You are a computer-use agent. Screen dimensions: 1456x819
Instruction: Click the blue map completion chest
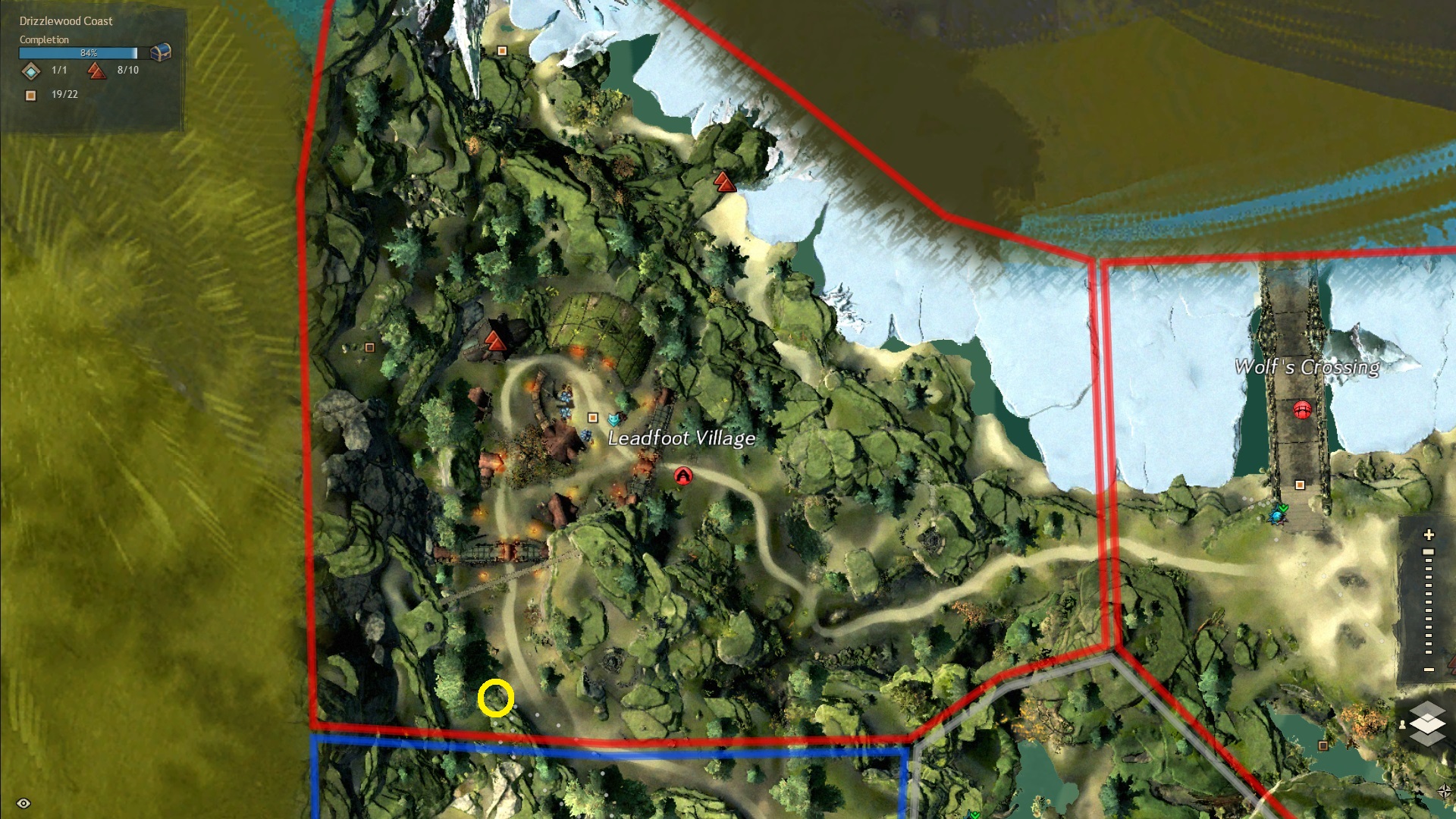pos(161,52)
